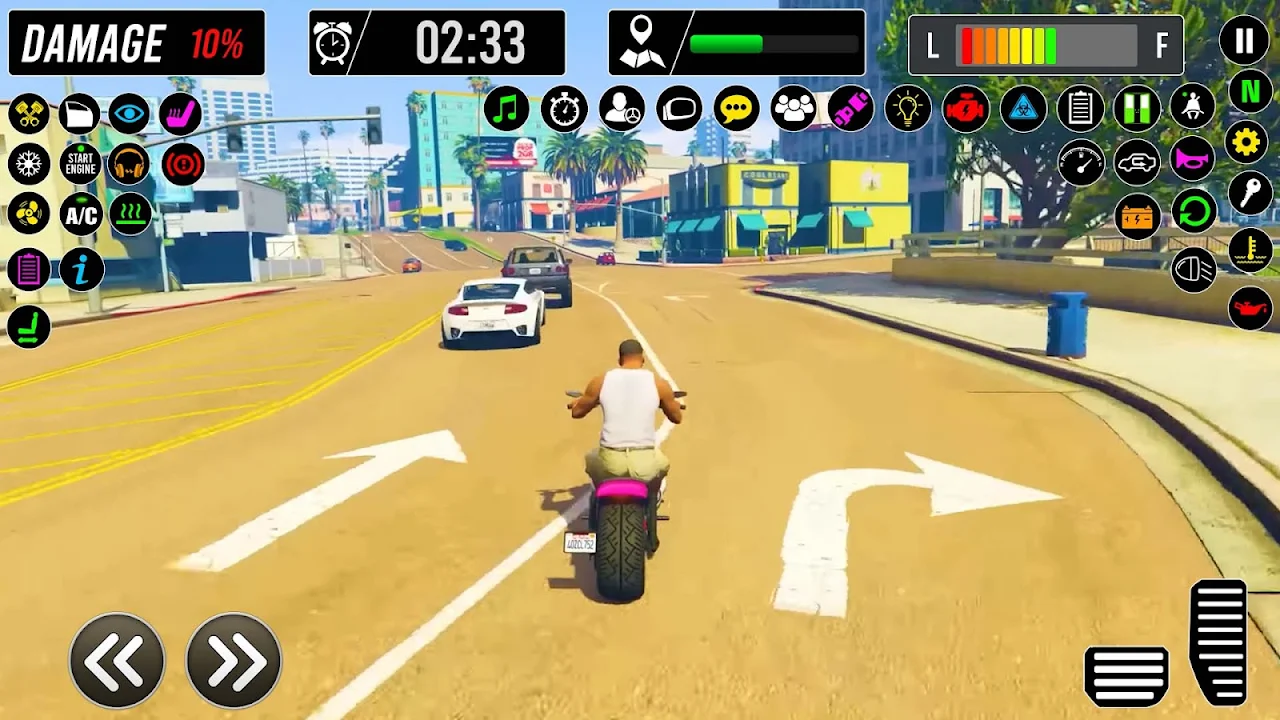Tap the white key icon
The height and width of the screenshot is (720, 1280).
pos(1249,194)
